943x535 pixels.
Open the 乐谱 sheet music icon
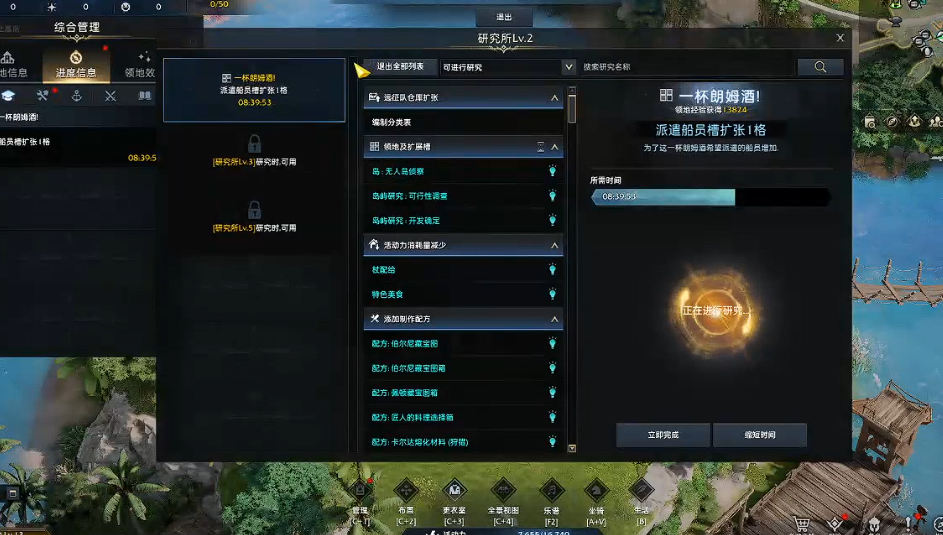click(x=550, y=496)
